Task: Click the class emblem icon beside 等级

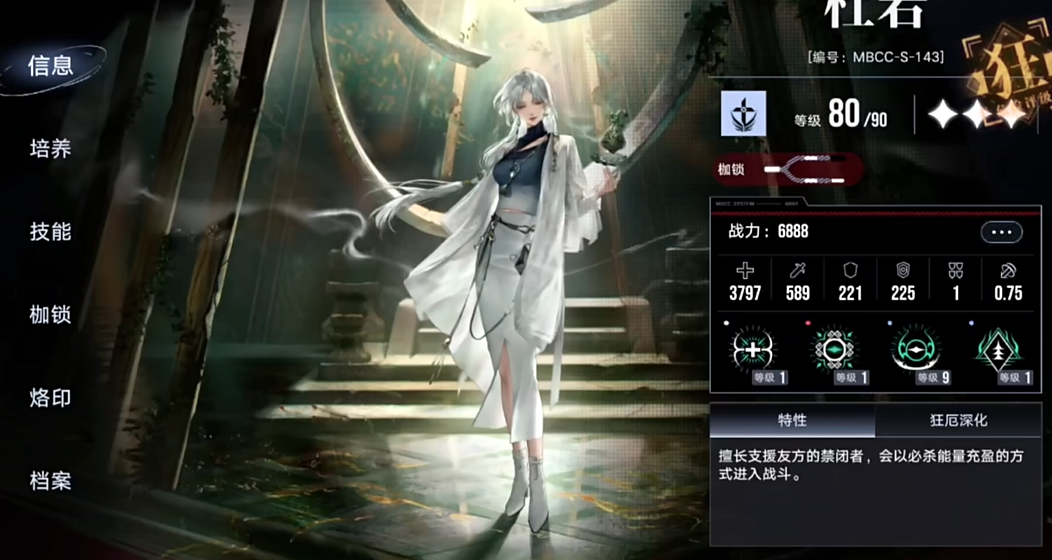Action: [x=744, y=114]
